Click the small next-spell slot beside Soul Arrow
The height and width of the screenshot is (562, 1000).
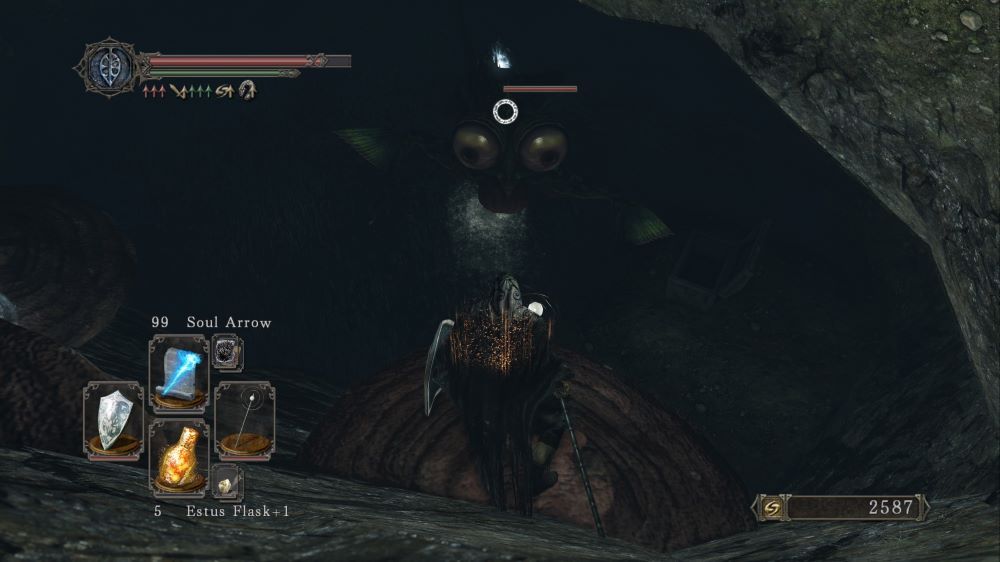click(x=228, y=352)
